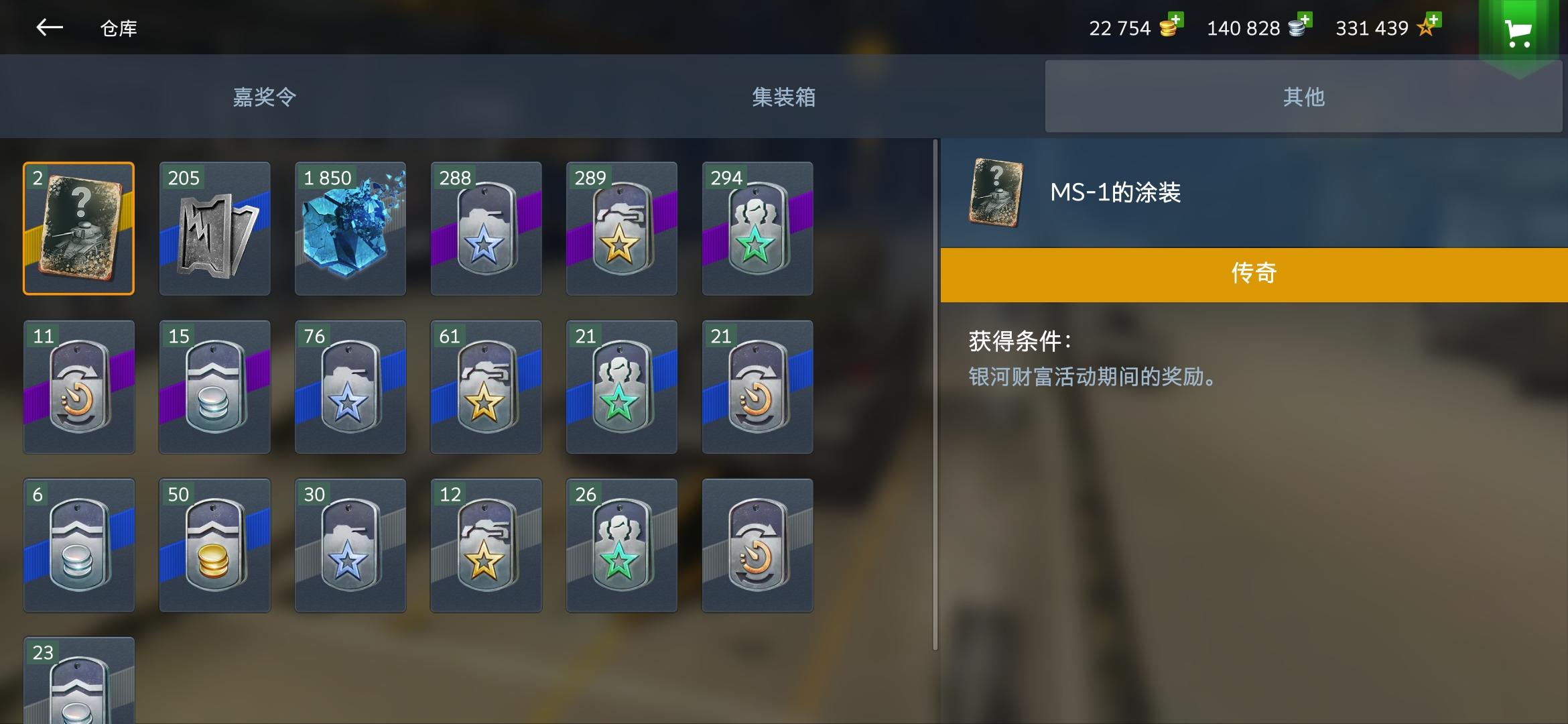
Task: Select the purple credits booster with count 289
Action: (621, 228)
